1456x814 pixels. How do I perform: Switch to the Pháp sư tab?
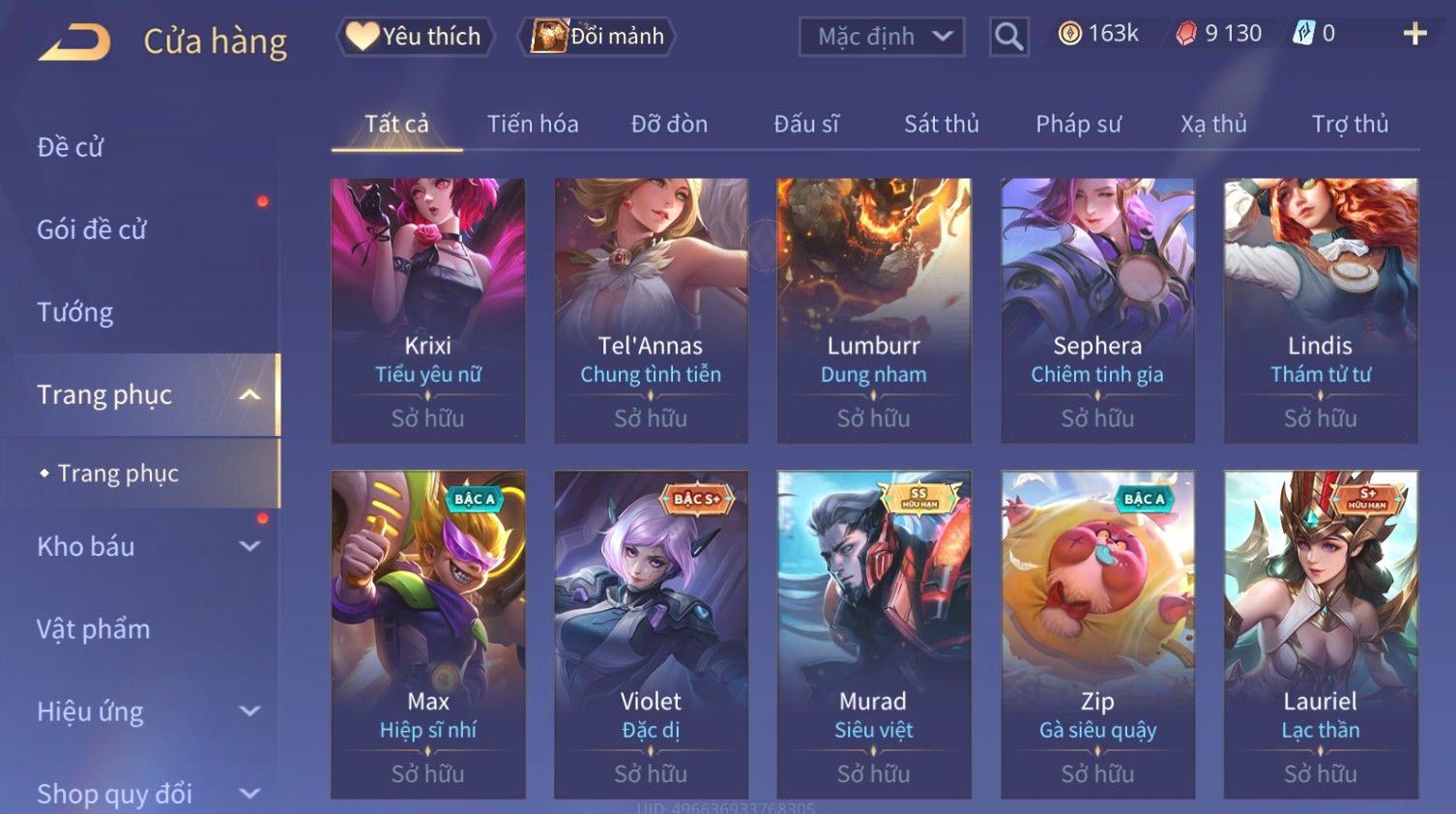point(1078,124)
